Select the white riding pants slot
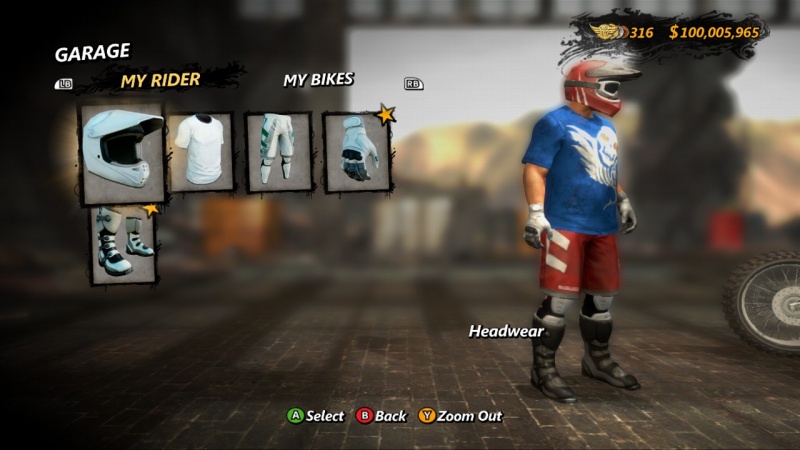This screenshot has height=450, width=800. tap(279, 152)
